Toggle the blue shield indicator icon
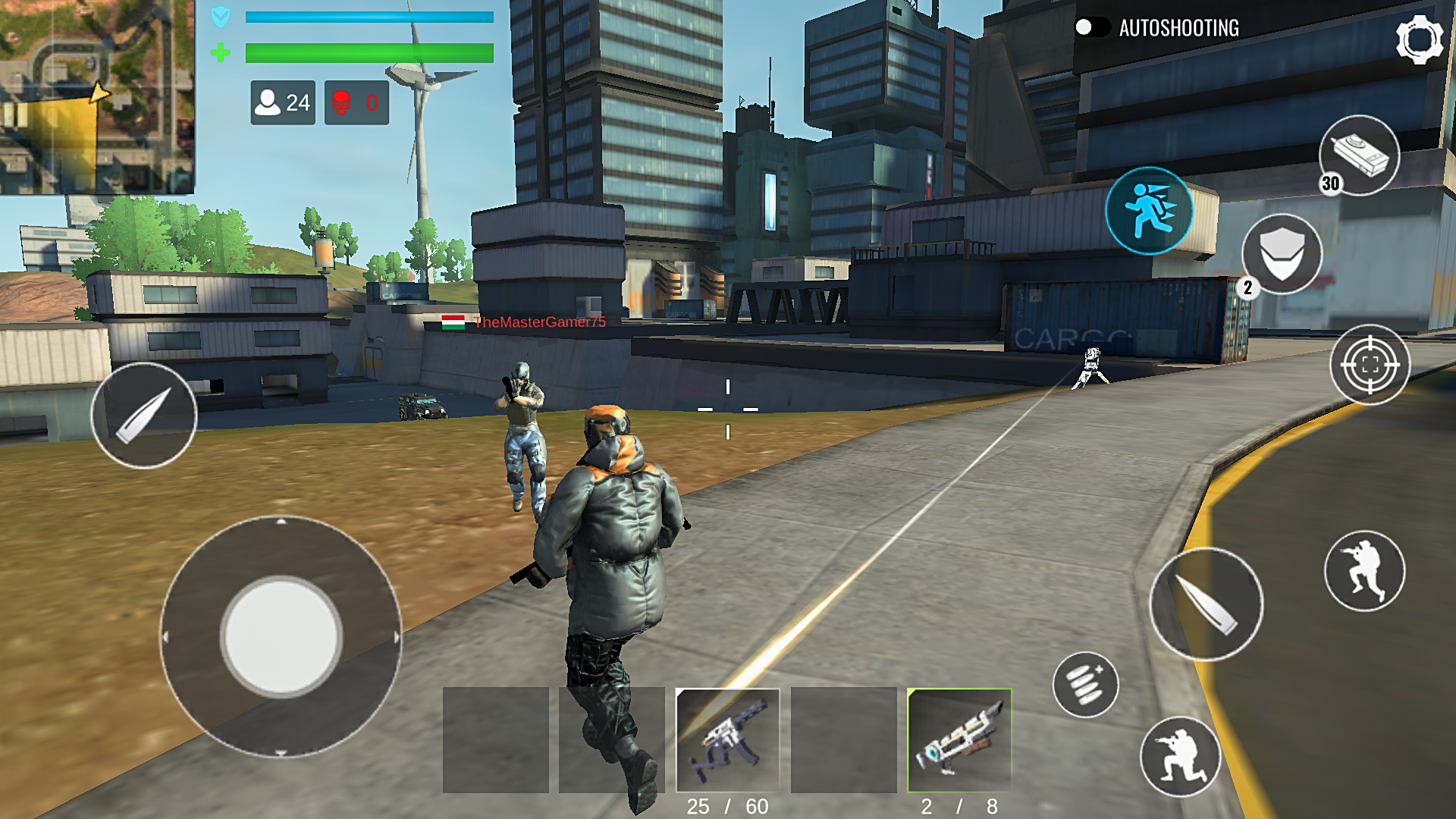This screenshot has width=1456, height=819. pos(220,17)
